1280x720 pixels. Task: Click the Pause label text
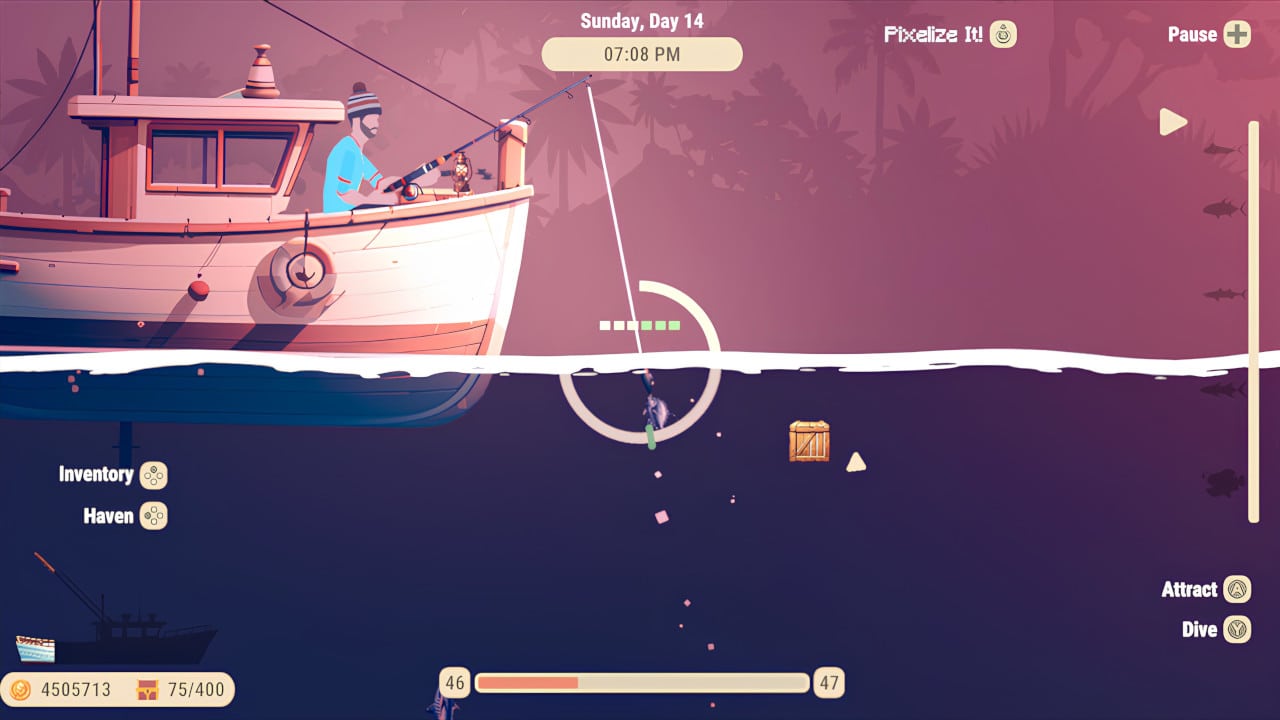point(1191,33)
